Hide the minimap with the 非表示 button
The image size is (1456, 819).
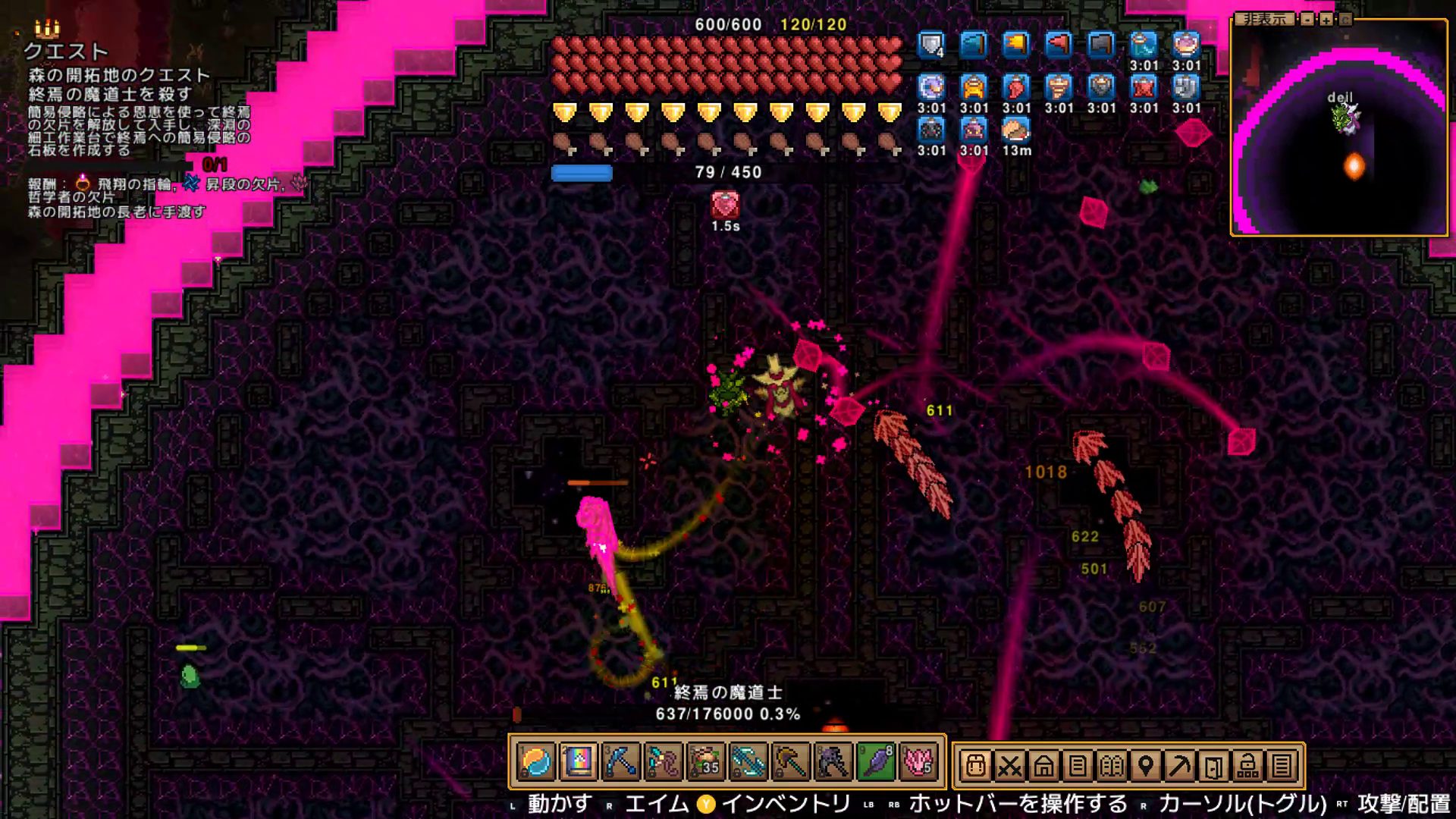pos(1265,19)
